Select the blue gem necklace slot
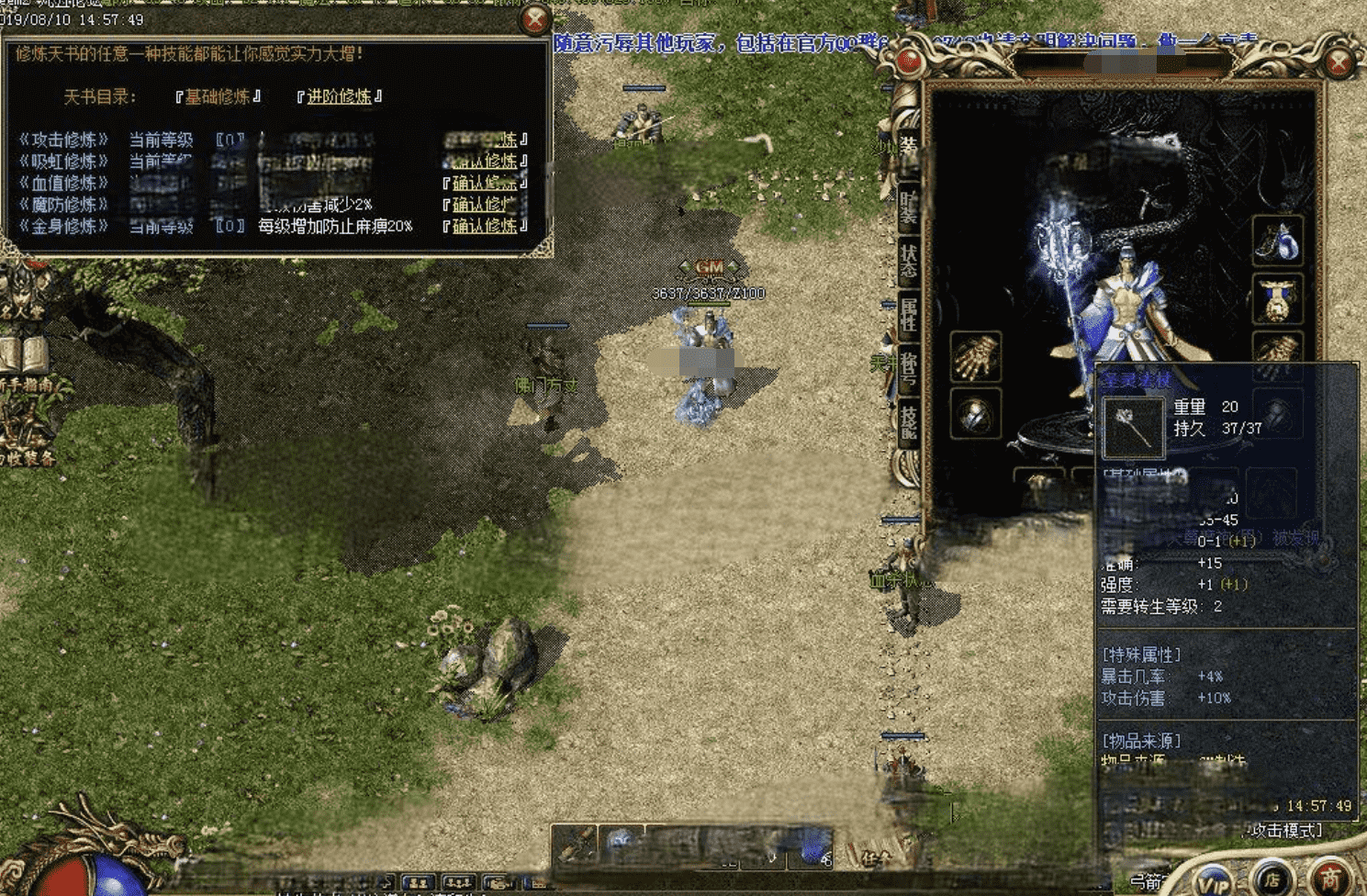 coord(1278,241)
